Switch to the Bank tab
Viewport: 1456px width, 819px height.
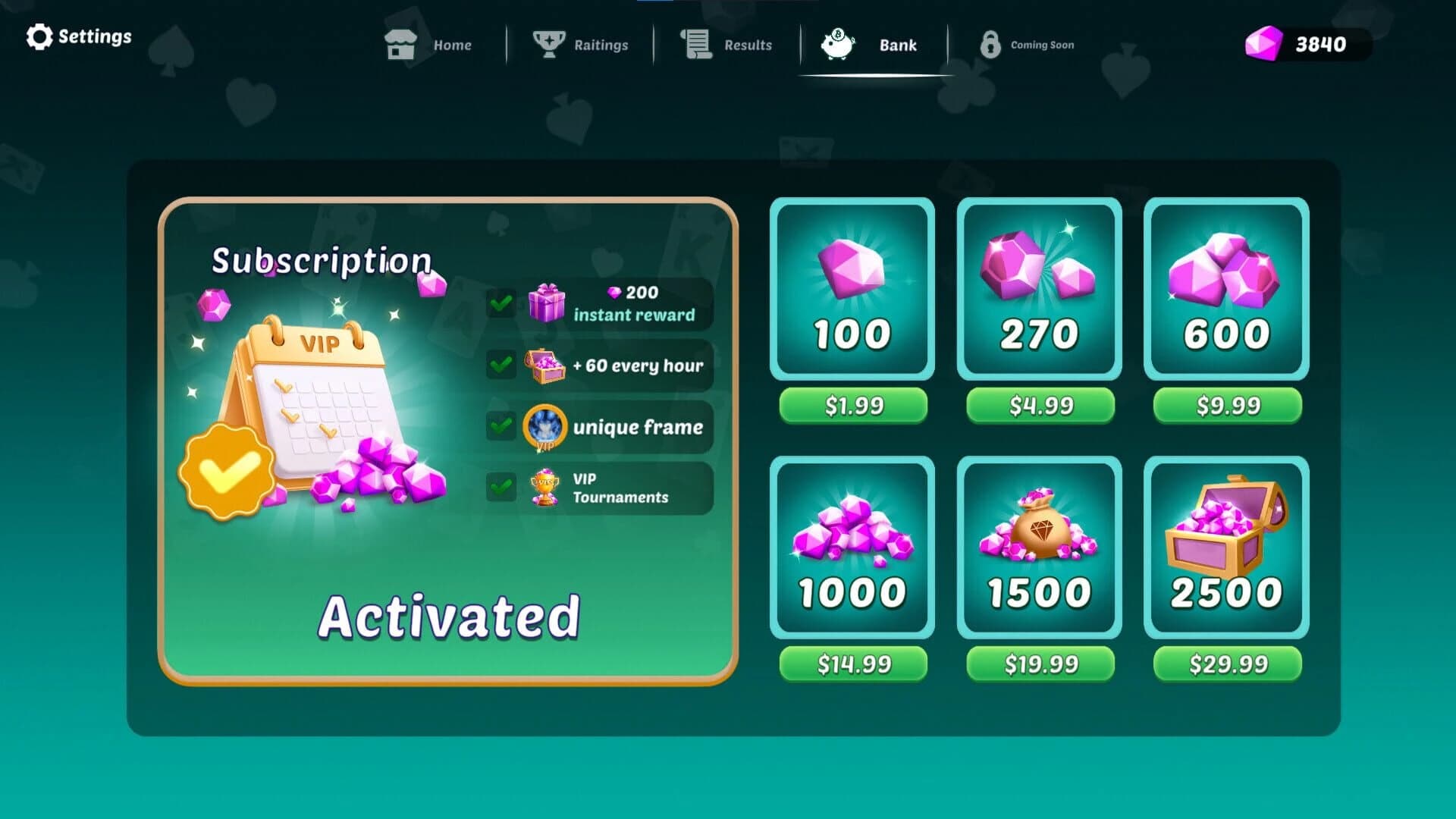872,45
